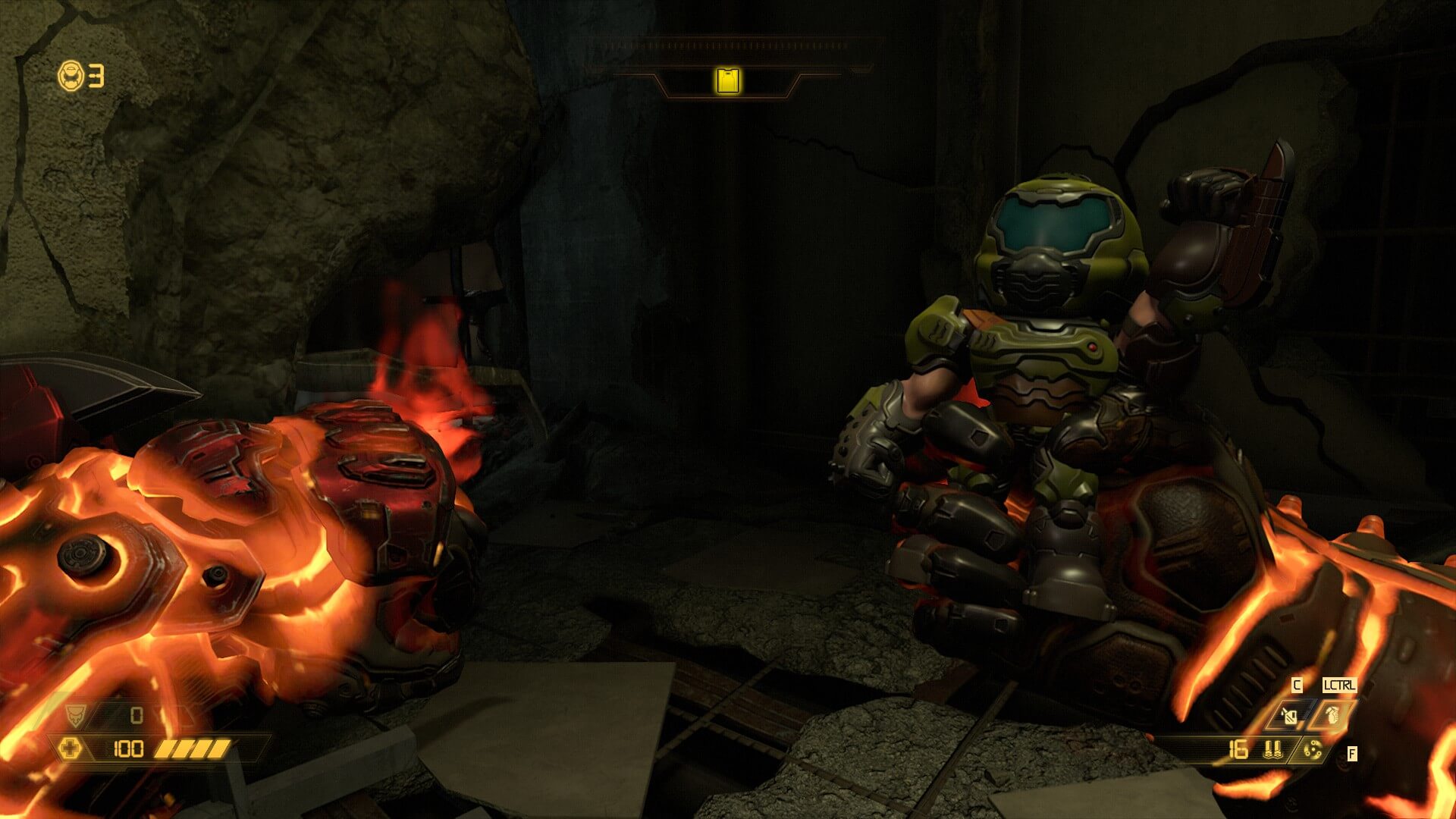
Task: Click the C keybind label
Action: point(1297,685)
